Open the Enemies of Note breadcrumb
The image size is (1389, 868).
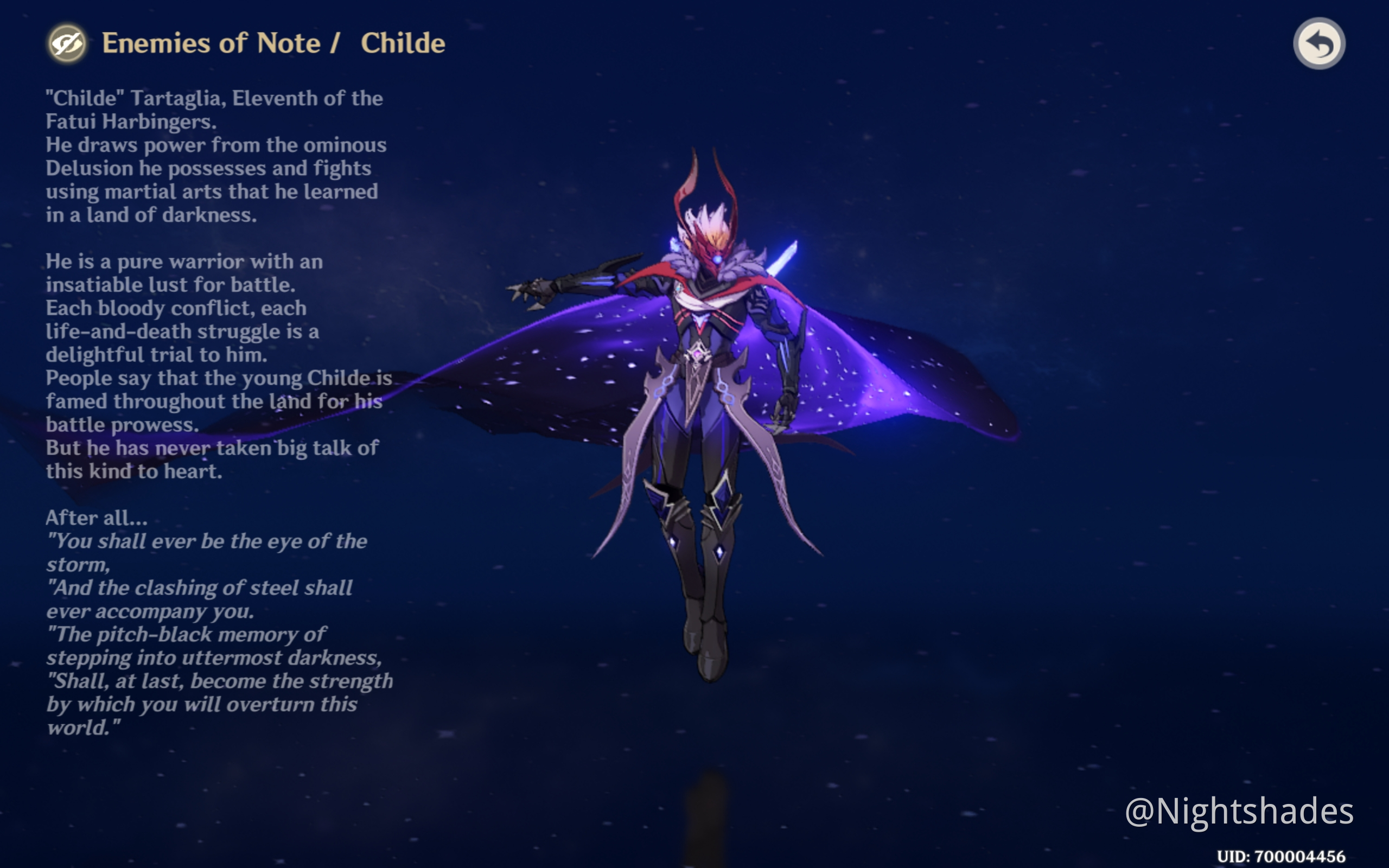211,43
